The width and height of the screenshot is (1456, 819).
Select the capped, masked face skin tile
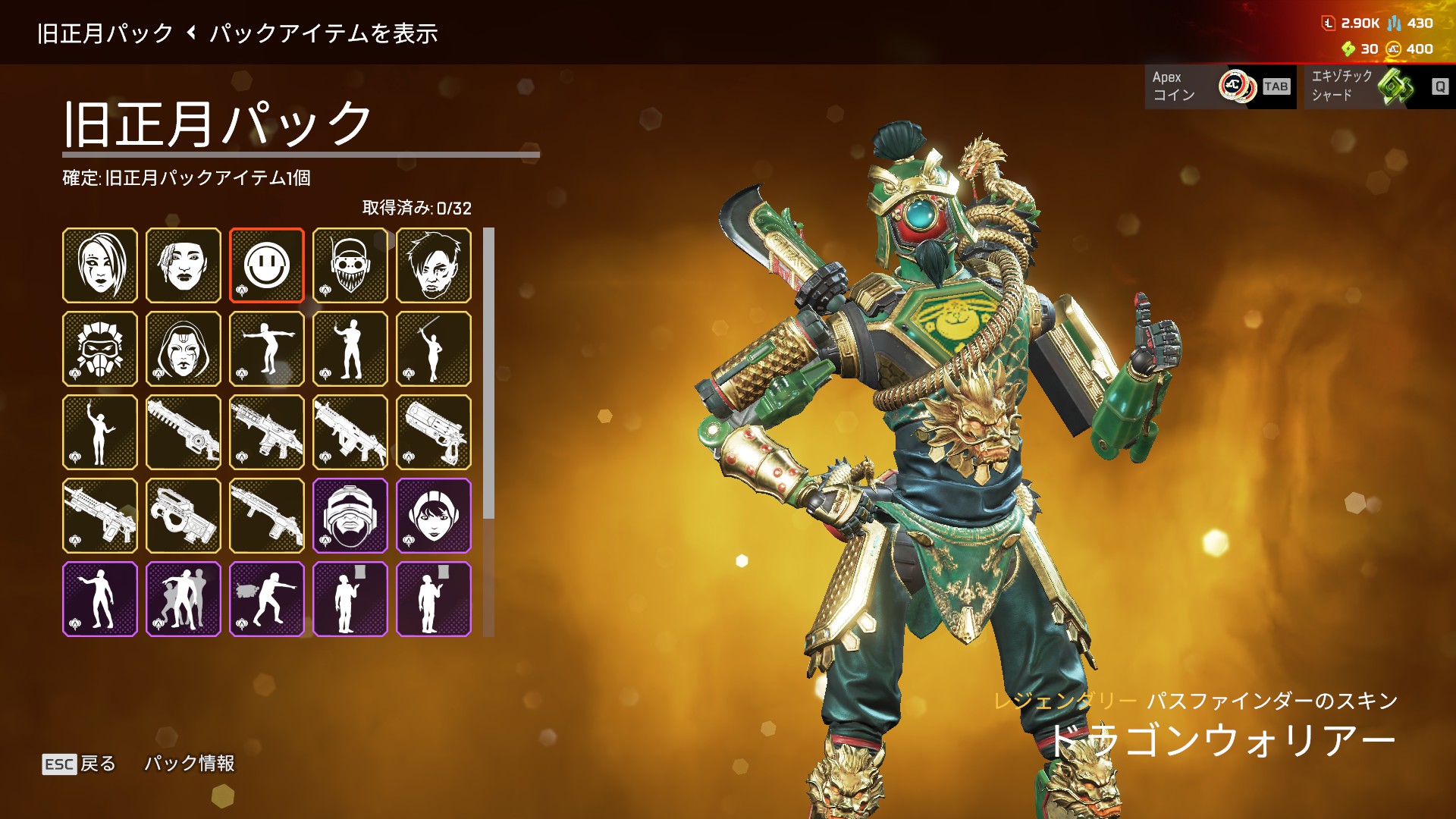point(350,265)
